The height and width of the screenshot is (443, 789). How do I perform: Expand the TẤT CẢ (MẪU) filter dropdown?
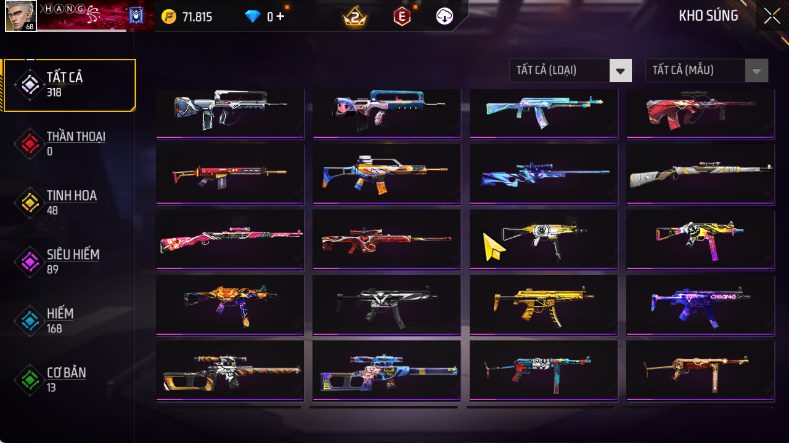[x=708, y=71]
